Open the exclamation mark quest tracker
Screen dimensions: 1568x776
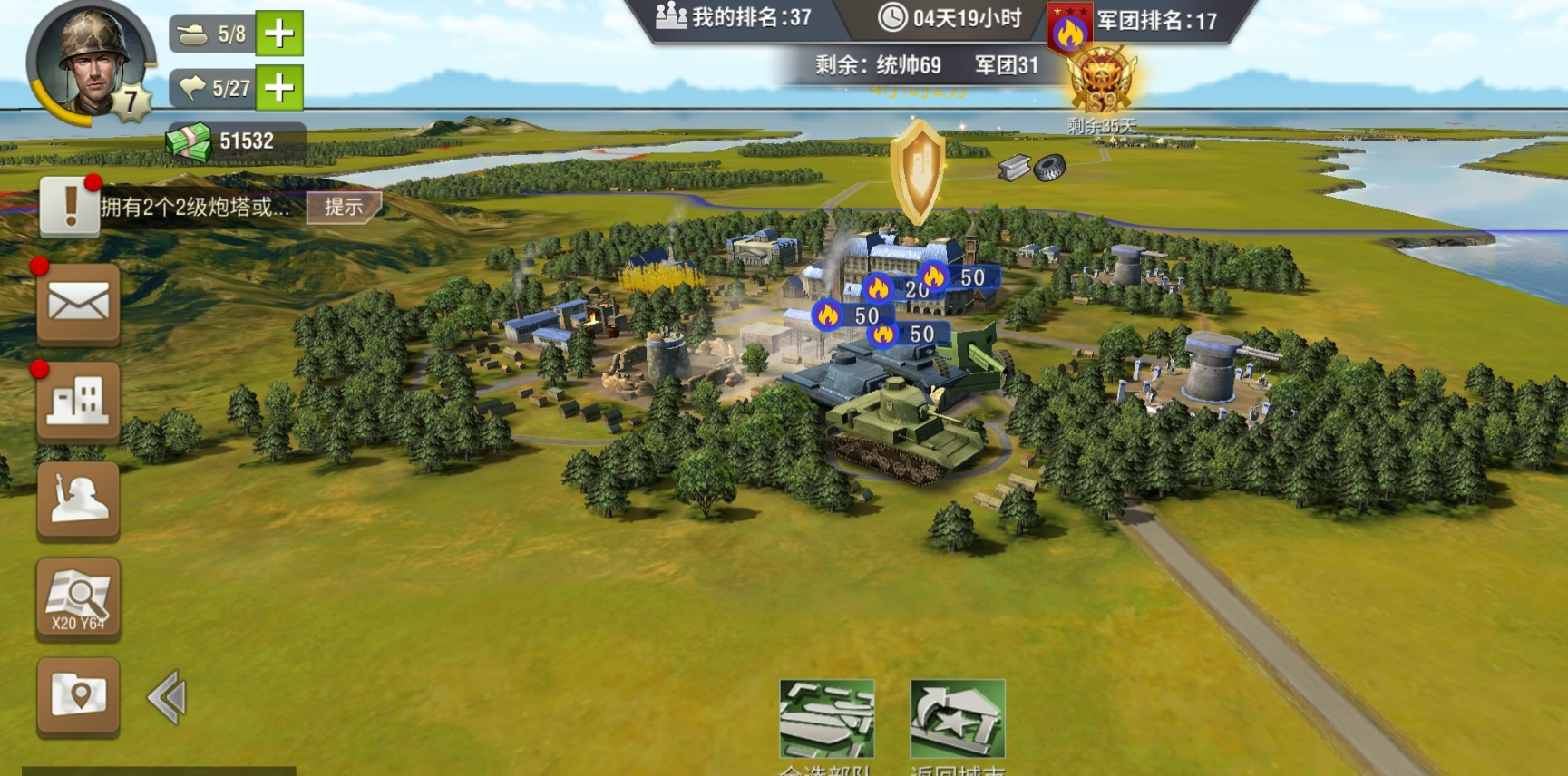(x=70, y=207)
